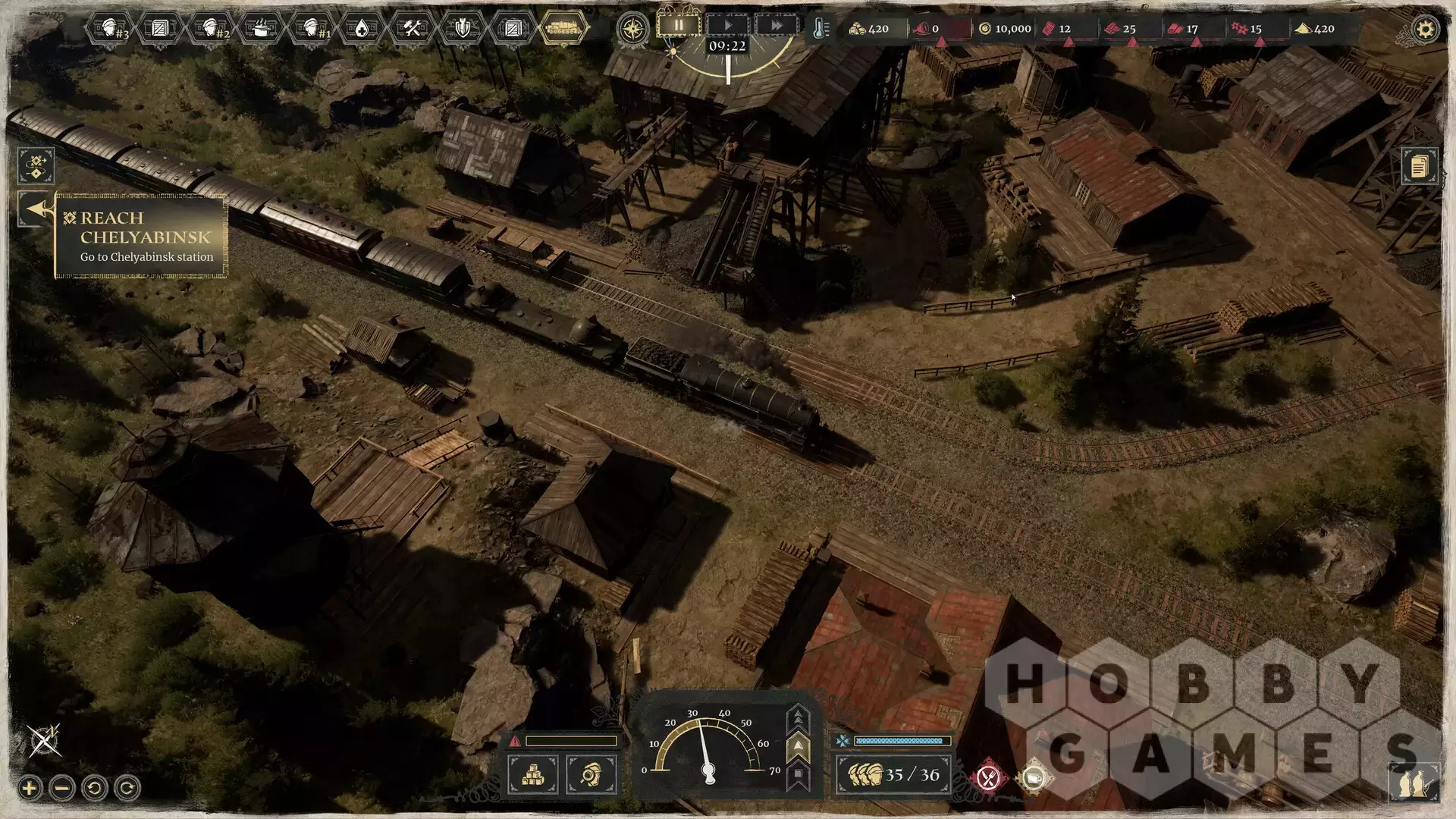The image size is (1456, 819).
Task: Select the kitchen wagon with steaming pot
Action: (x=261, y=29)
